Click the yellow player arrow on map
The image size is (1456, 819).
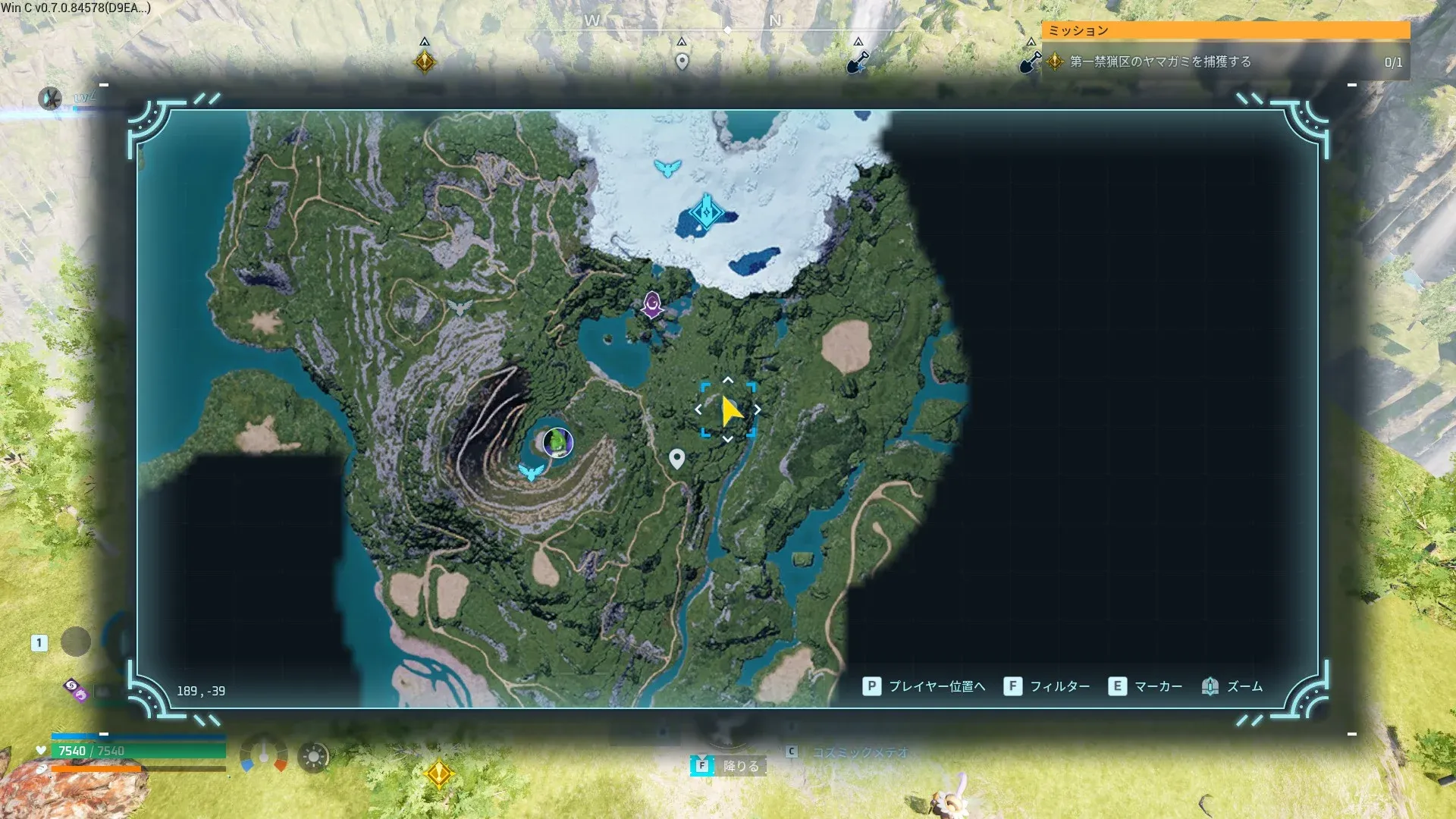[x=730, y=410]
